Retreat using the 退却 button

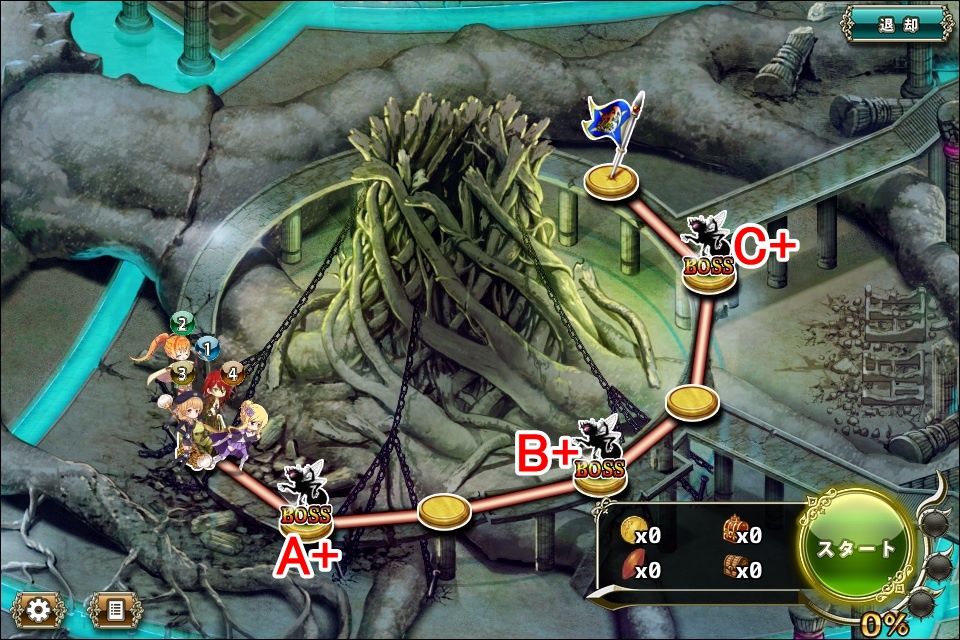click(x=896, y=23)
